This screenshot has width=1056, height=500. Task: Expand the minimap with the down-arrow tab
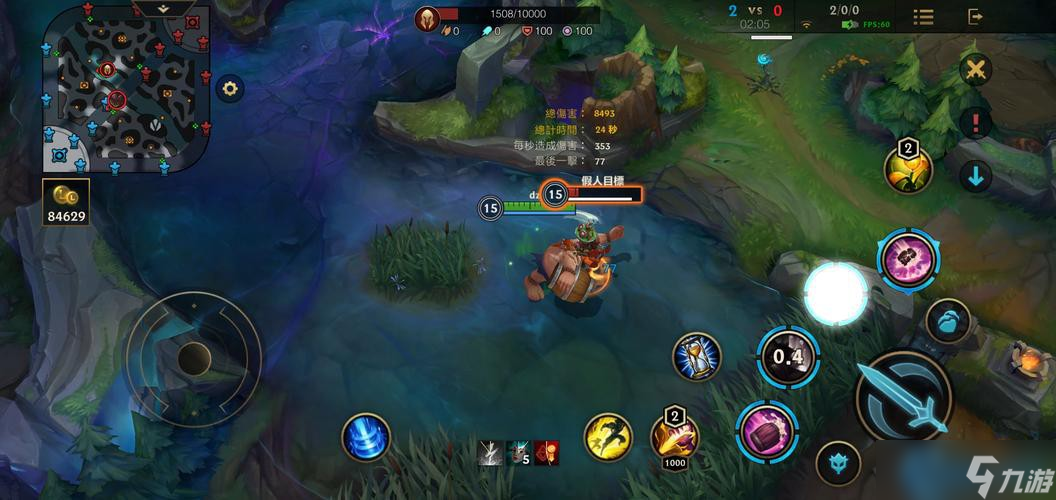pos(165,8)
